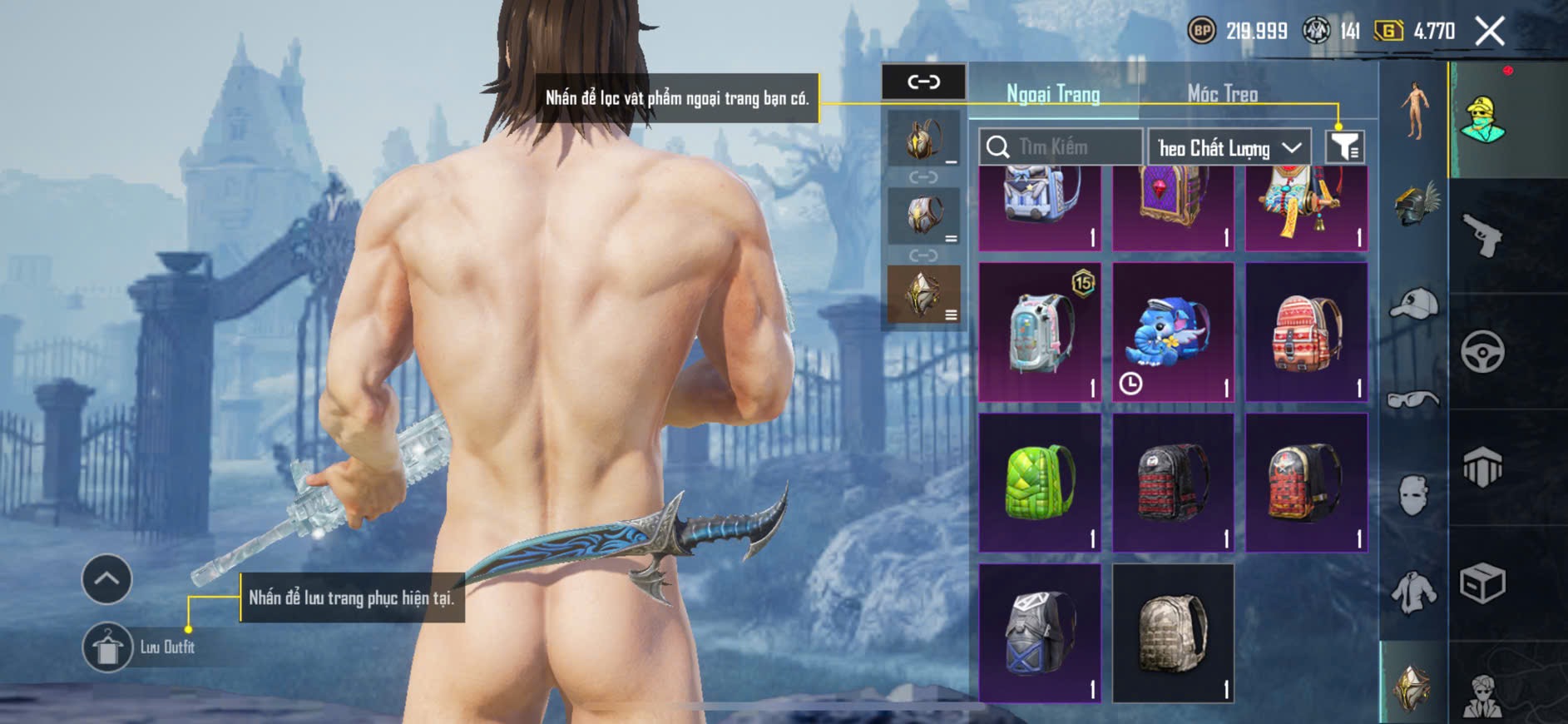Toggle the owned items filter funnel
1568x724 pixels.
coord(1344,147)
